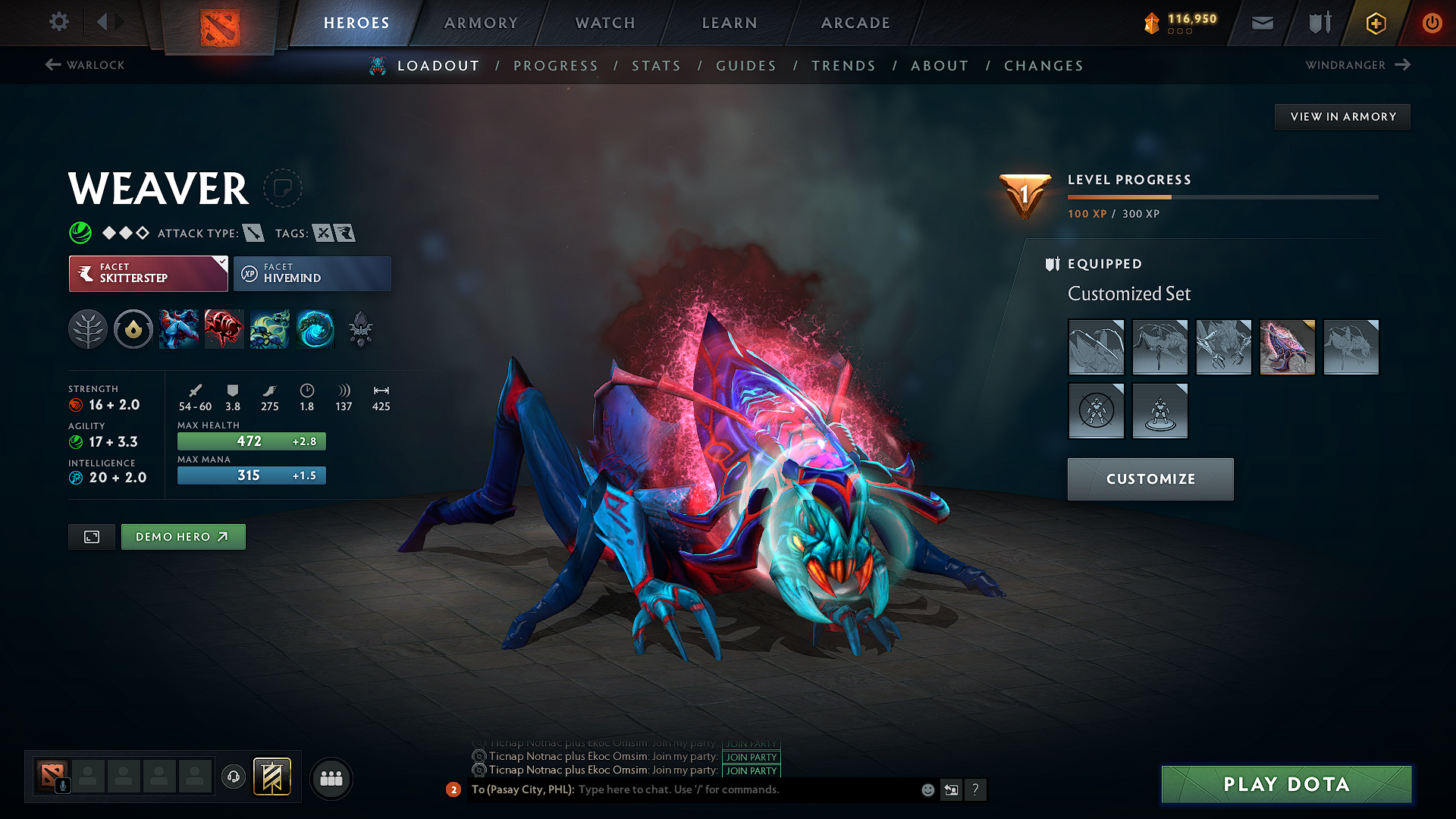
Task: Open the mail envelope notifications icon
Action: (1261, 23)
